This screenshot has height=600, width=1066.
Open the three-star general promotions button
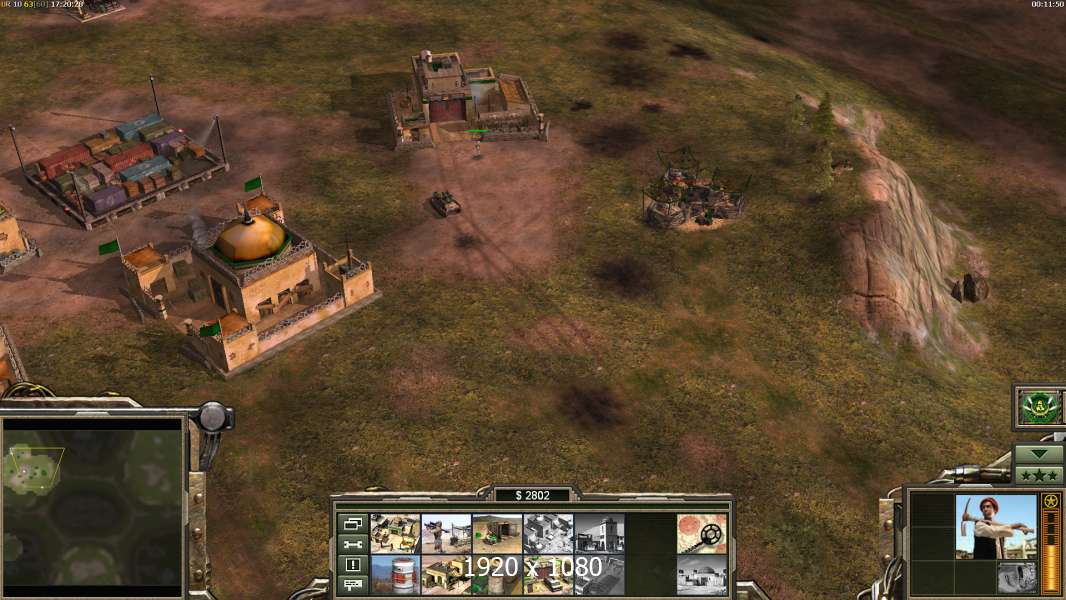[x=1038, y=474]
